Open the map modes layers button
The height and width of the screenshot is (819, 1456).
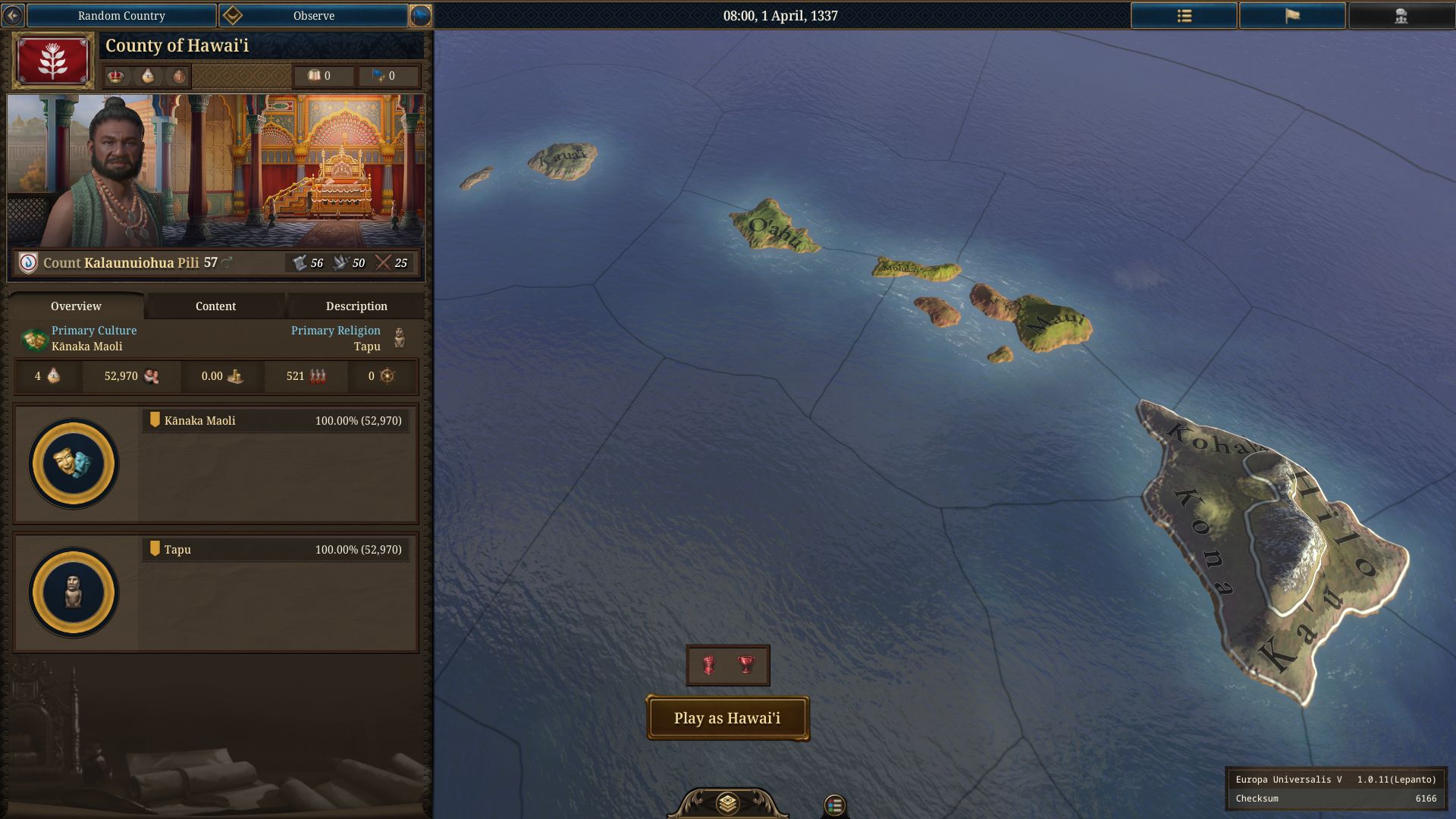click(x=727, y=803)
